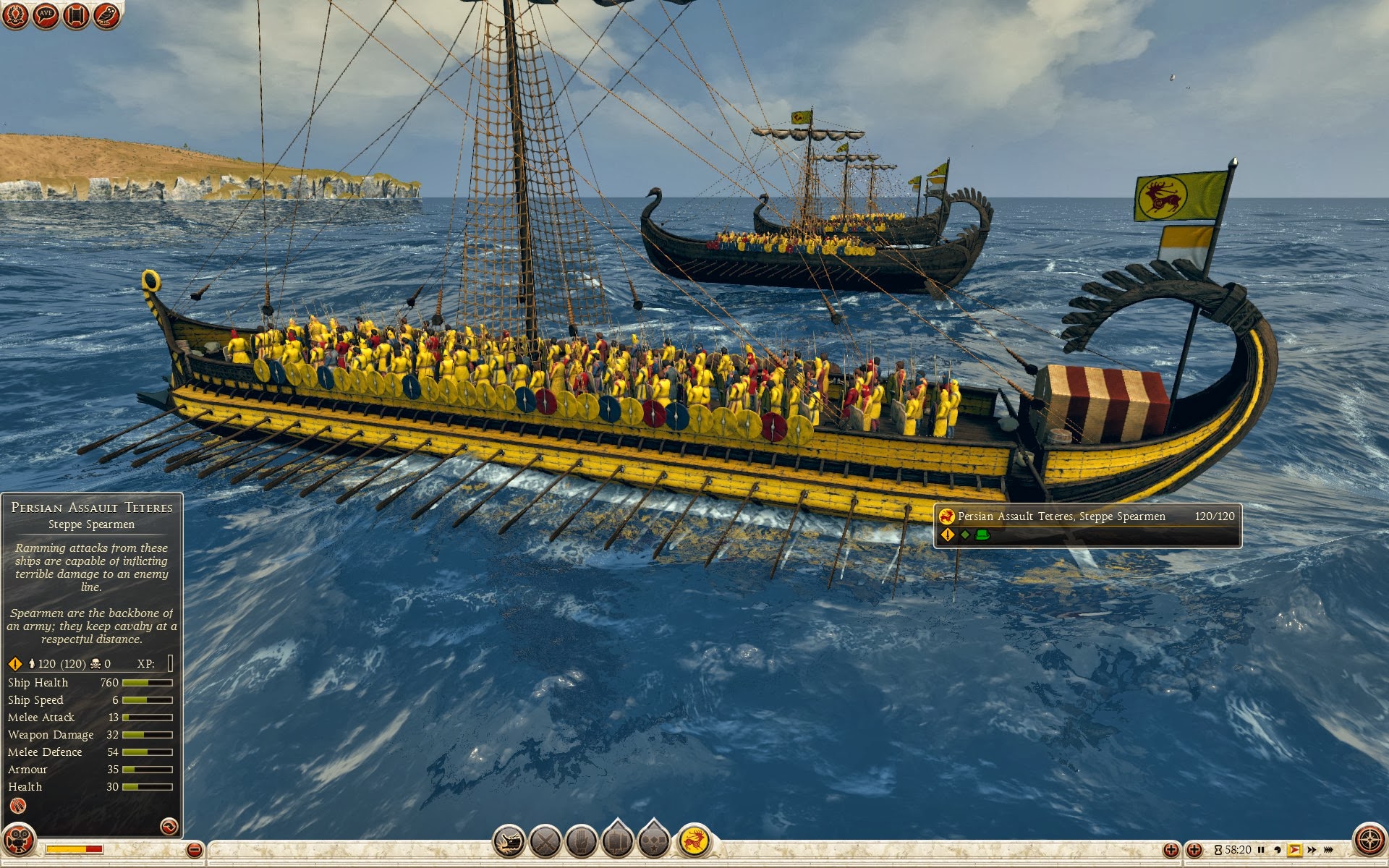Choose the fastest quadruple-arrow speed
The width and height of the screenshot is (1389, 868).
[x=1328, y=850]
